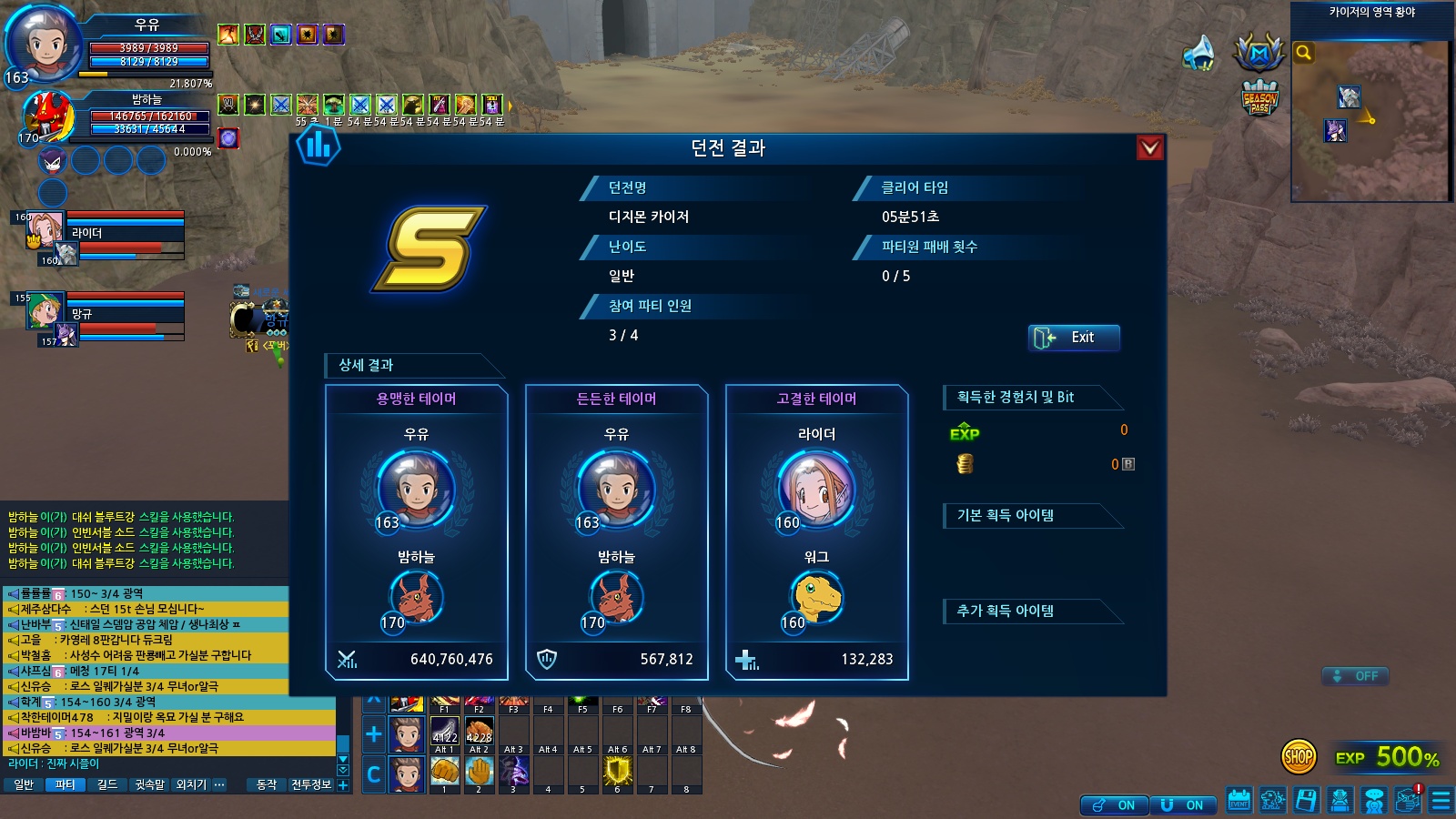This screenshot has height=819, width=1456.
Task: Close the dungeon result window
Action: pos(1150,147)
